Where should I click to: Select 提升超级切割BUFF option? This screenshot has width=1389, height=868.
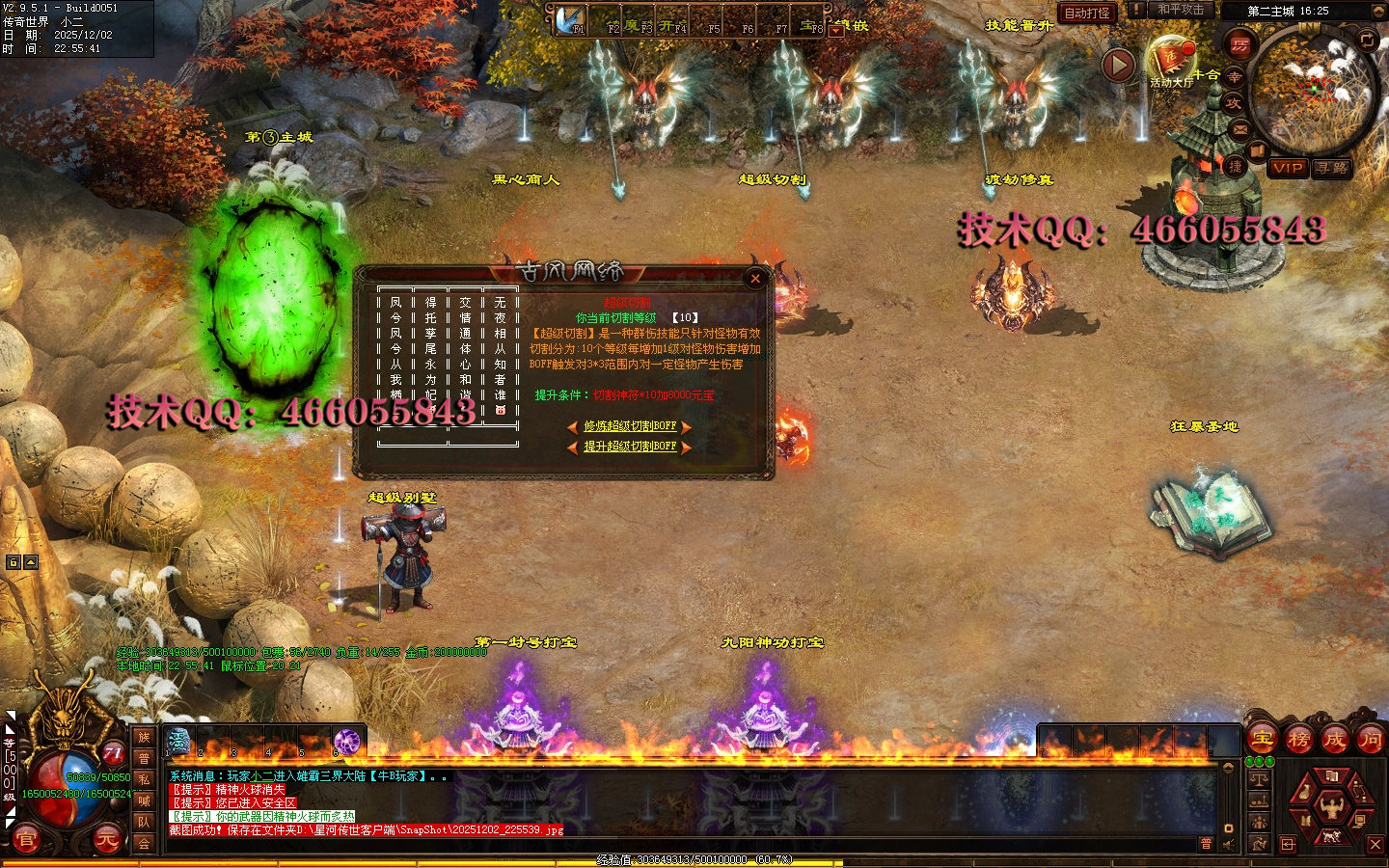630,447
